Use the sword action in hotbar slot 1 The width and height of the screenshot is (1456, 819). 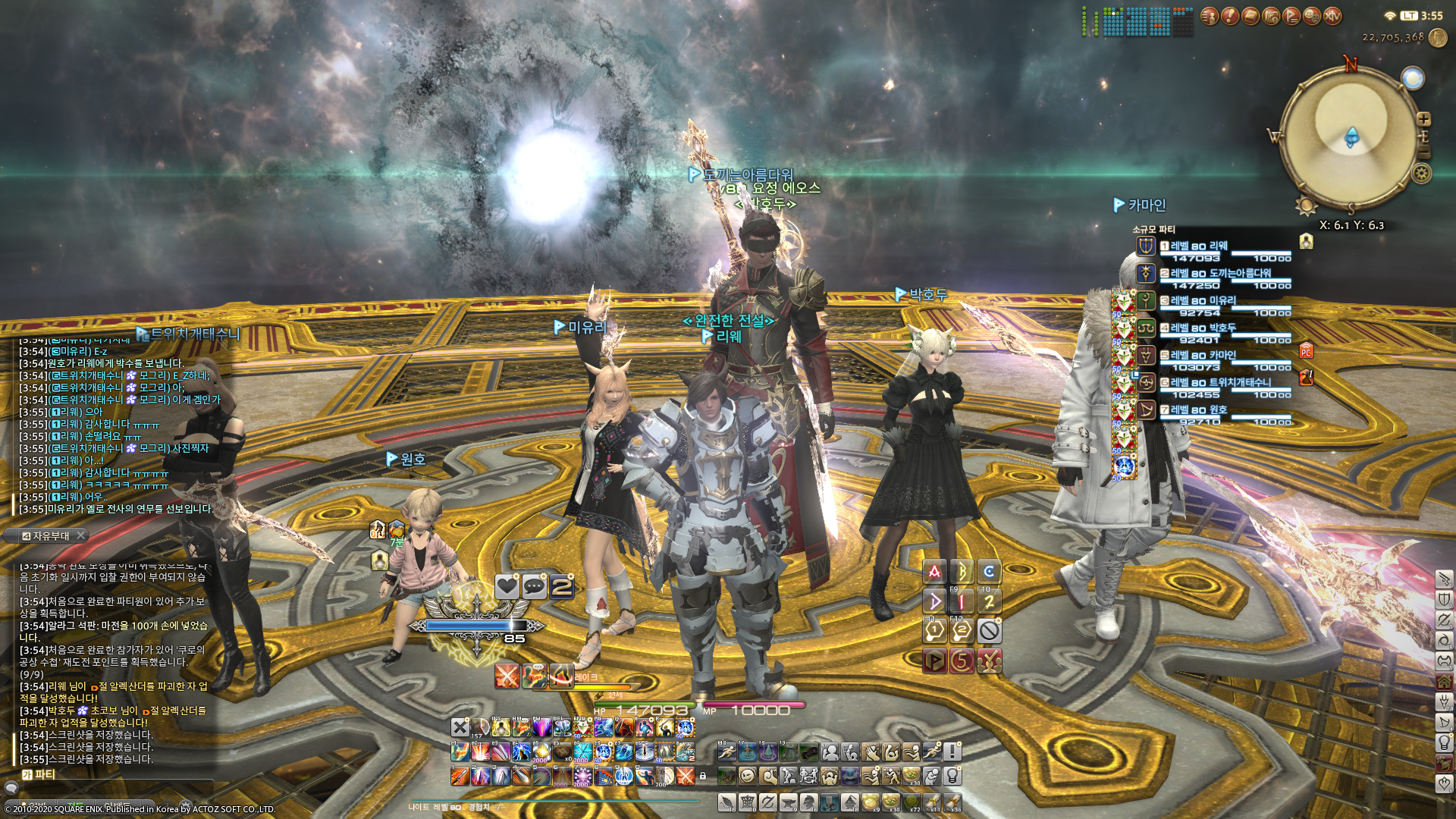pyautogui.click(x=460, y=776)
